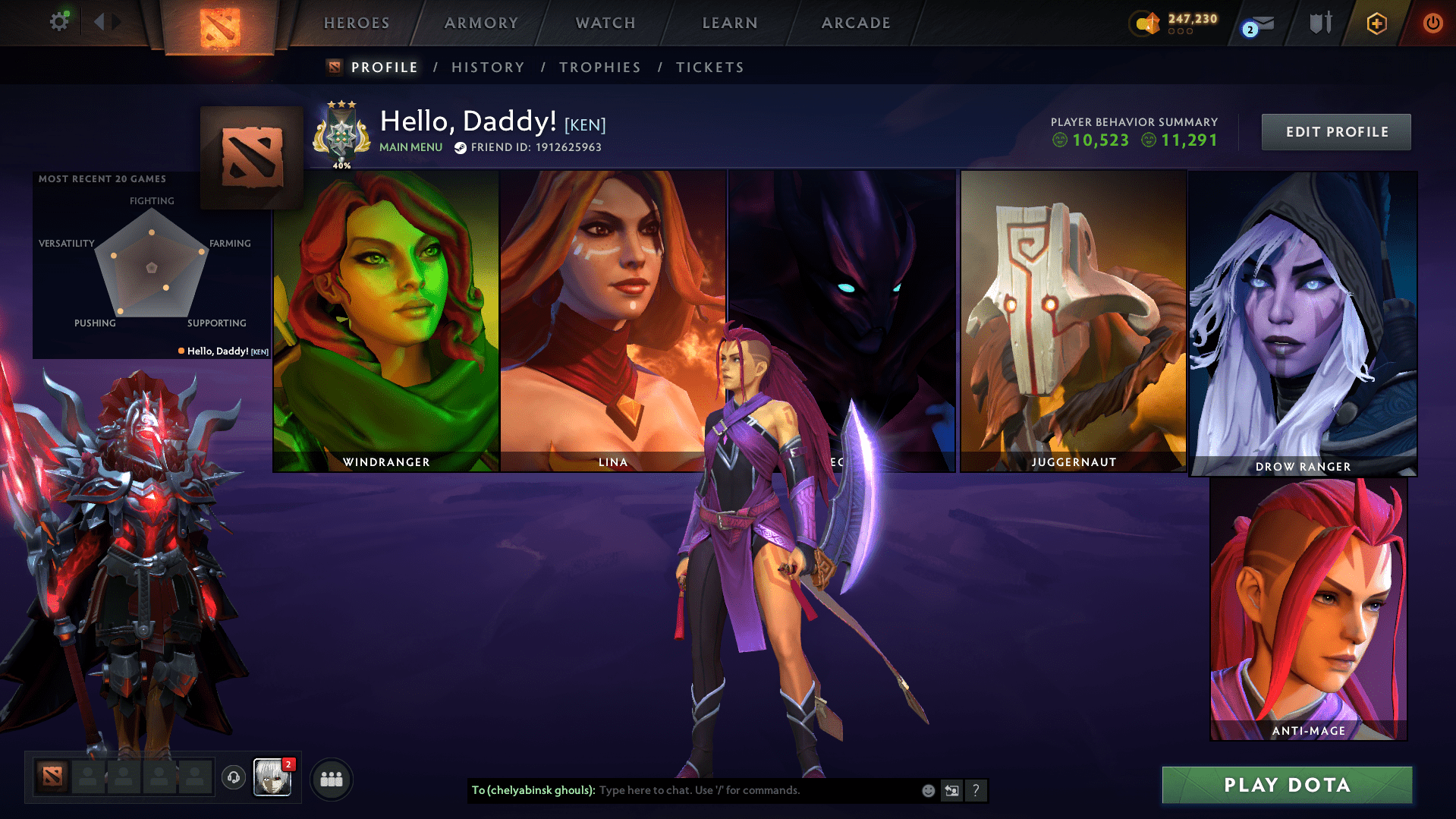
Task: Open the help question mark near chat
Action: 976,790
